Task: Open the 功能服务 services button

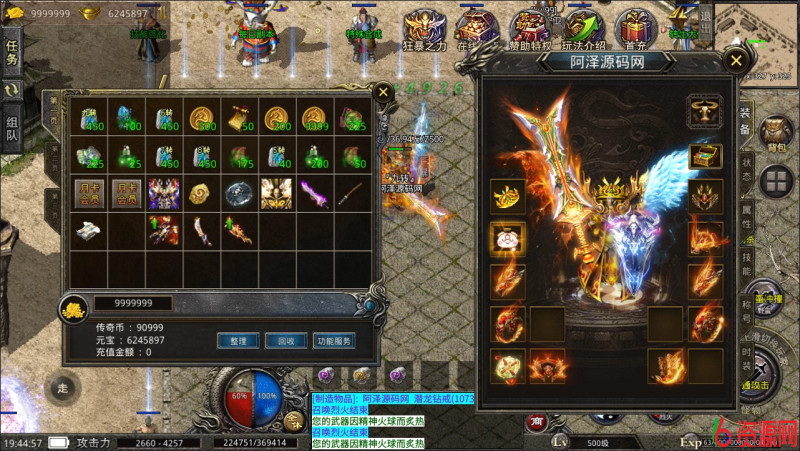Action: (334, 341)
